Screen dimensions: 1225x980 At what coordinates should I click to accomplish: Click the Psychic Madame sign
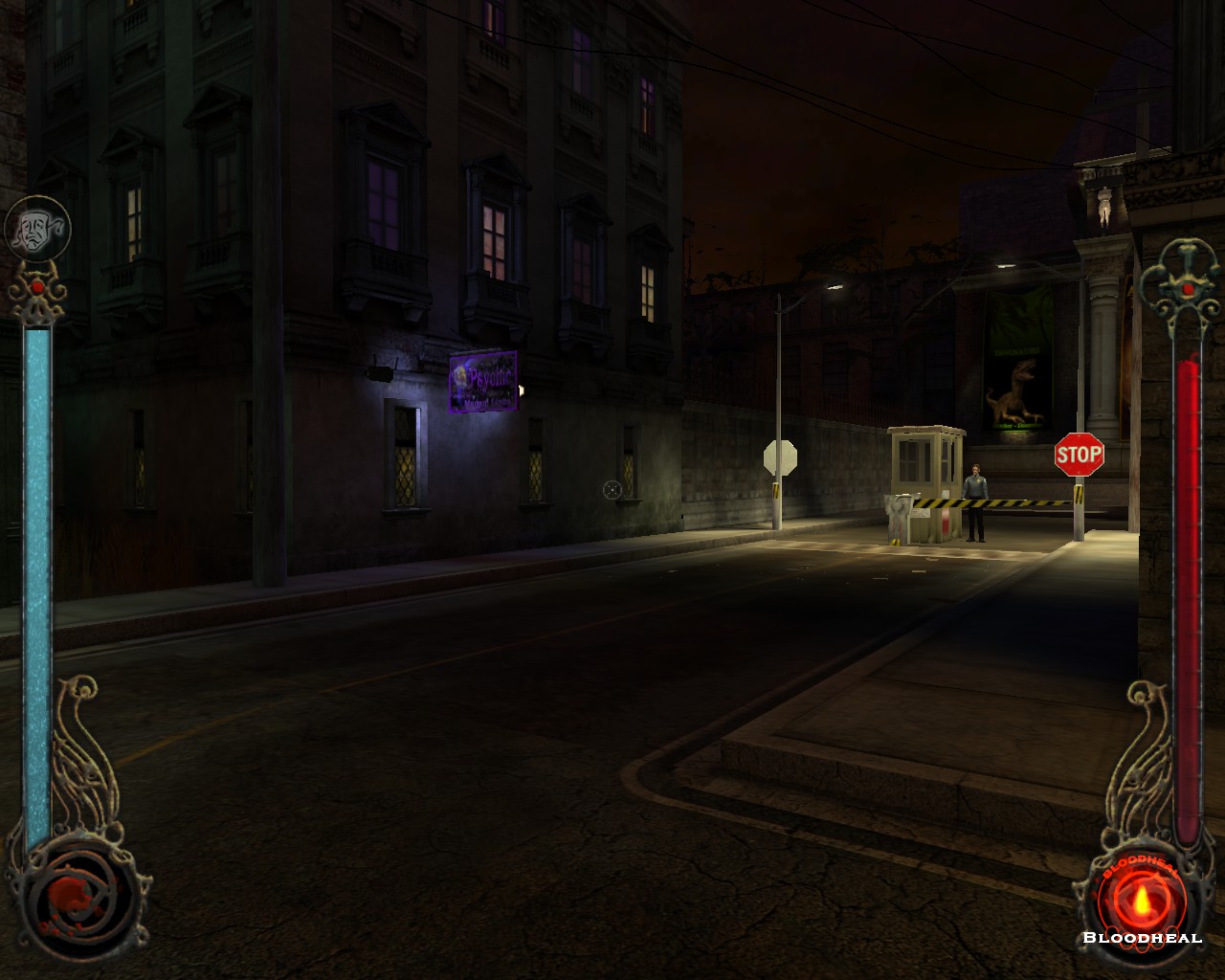(483, 383)
